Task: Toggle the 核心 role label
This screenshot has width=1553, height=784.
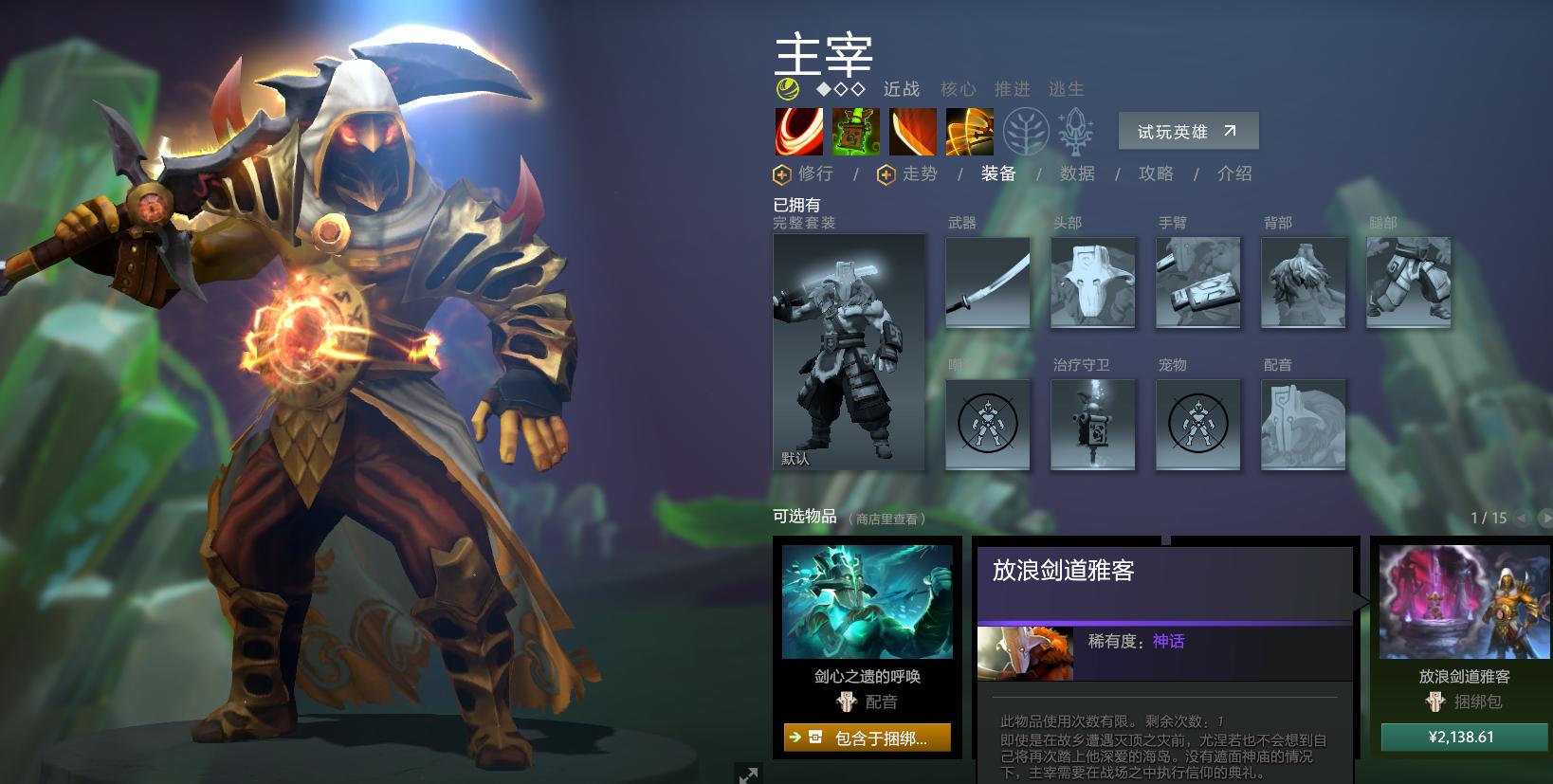Action: tap(959, 89)
